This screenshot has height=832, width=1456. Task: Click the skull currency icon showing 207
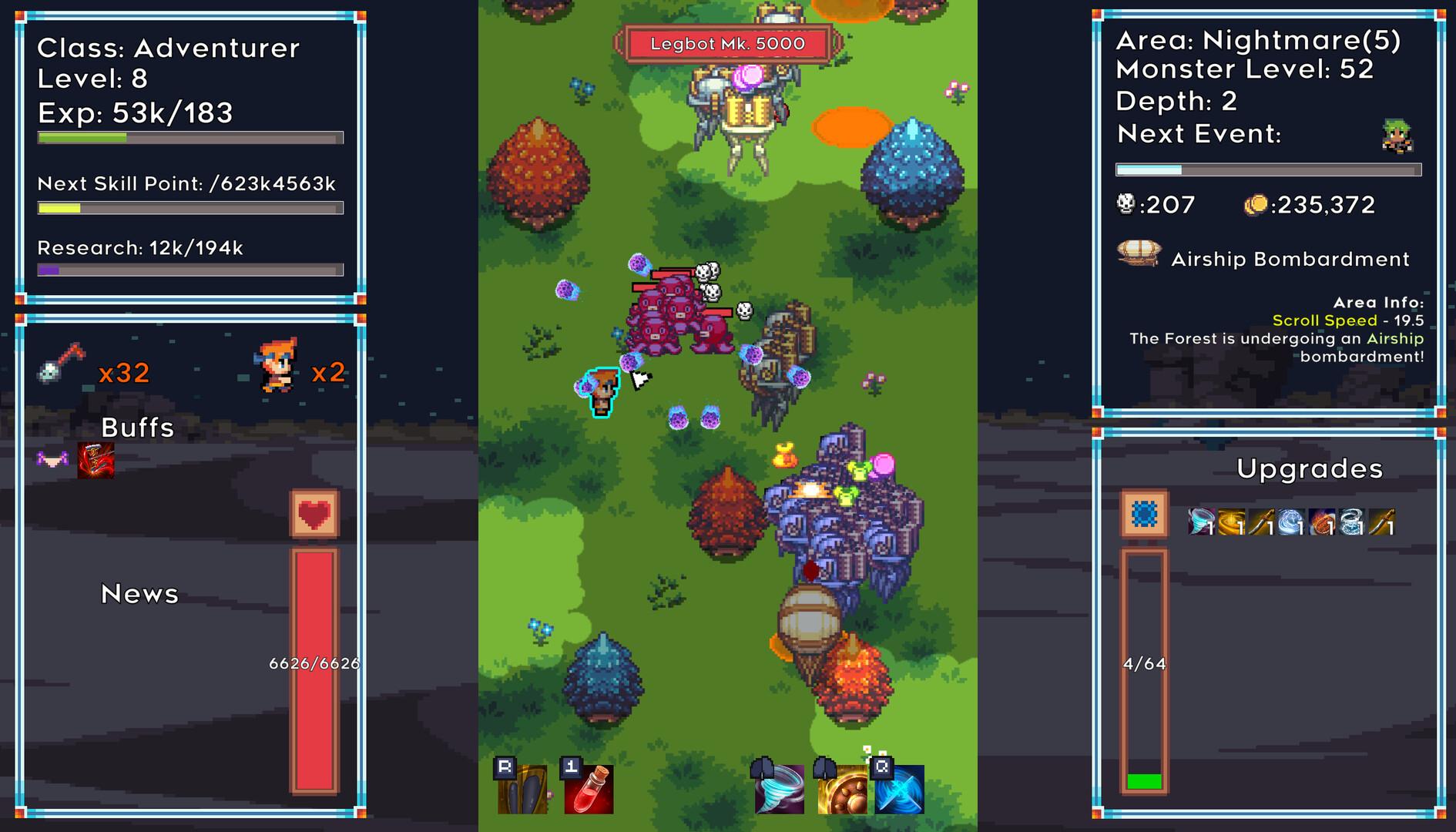pyautogui.click(x=1125, y=205)
